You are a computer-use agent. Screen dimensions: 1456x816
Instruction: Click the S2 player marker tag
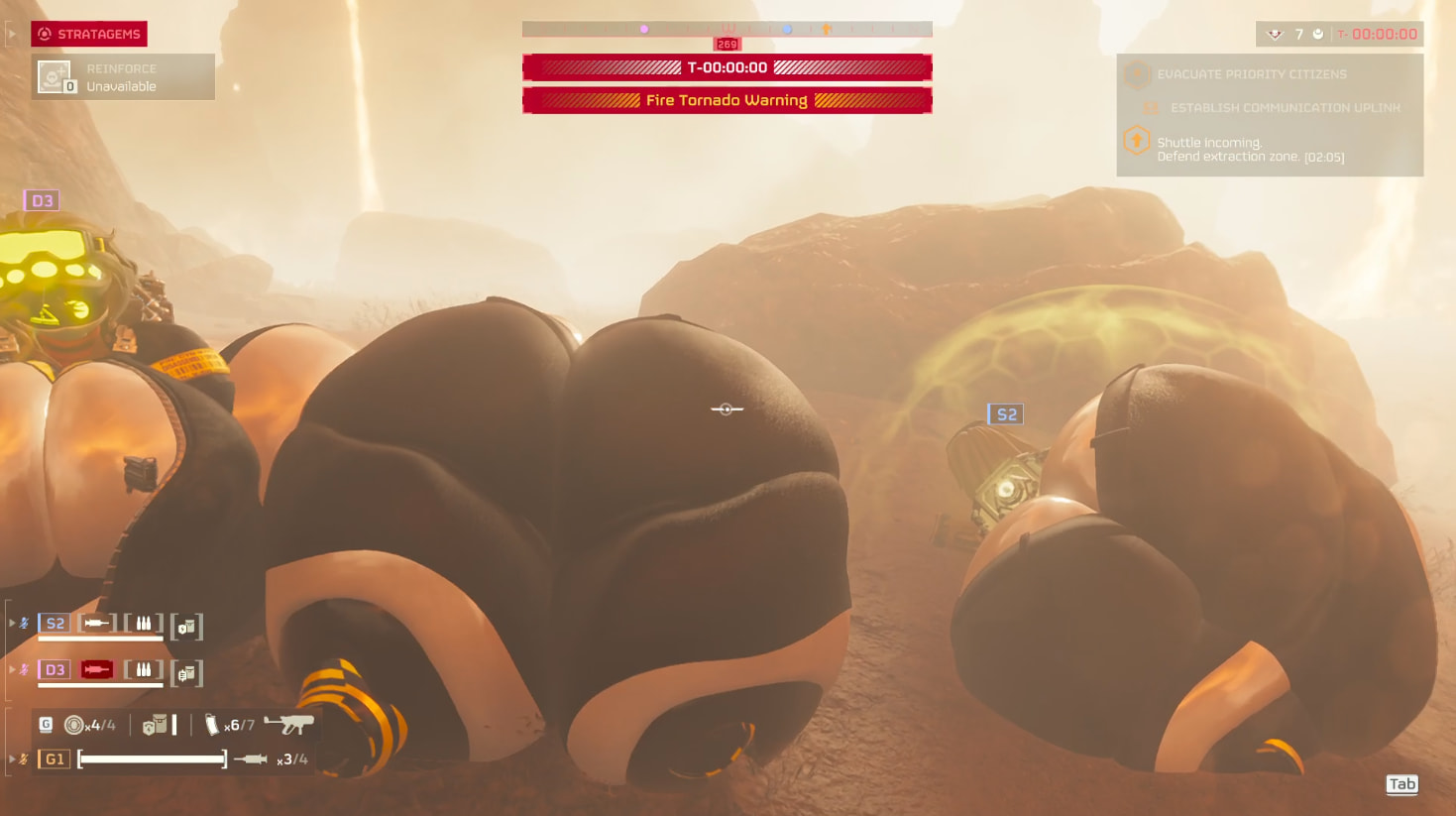point(1005,414)
